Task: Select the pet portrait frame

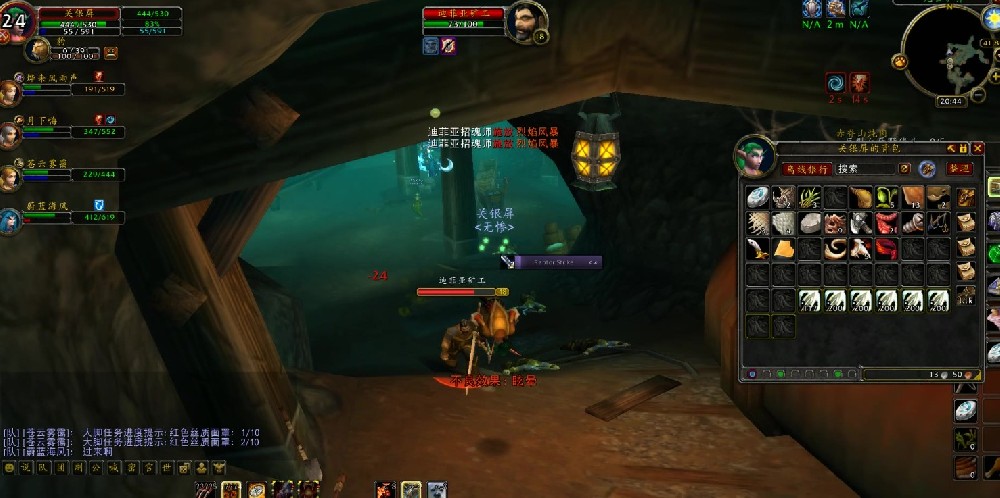Action: point(39,50)
